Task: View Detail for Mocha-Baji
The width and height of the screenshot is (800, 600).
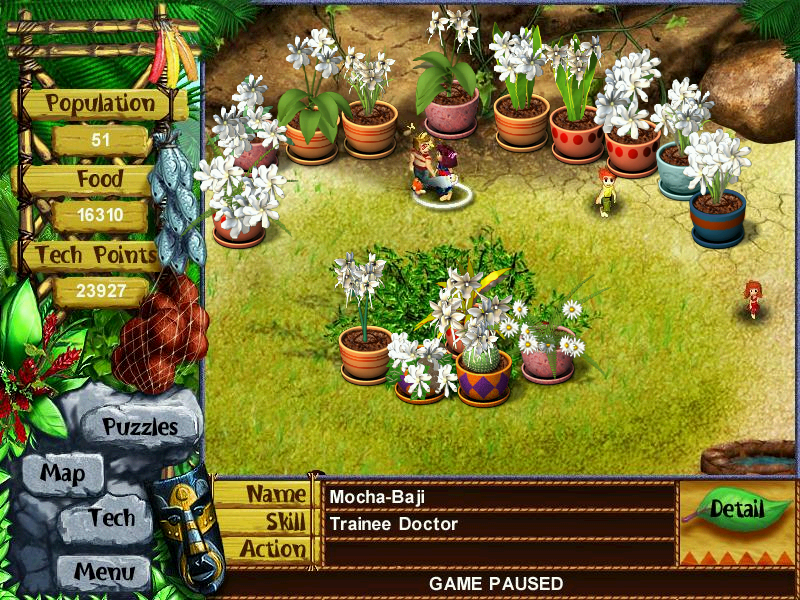Action: [x=737, y=509]
